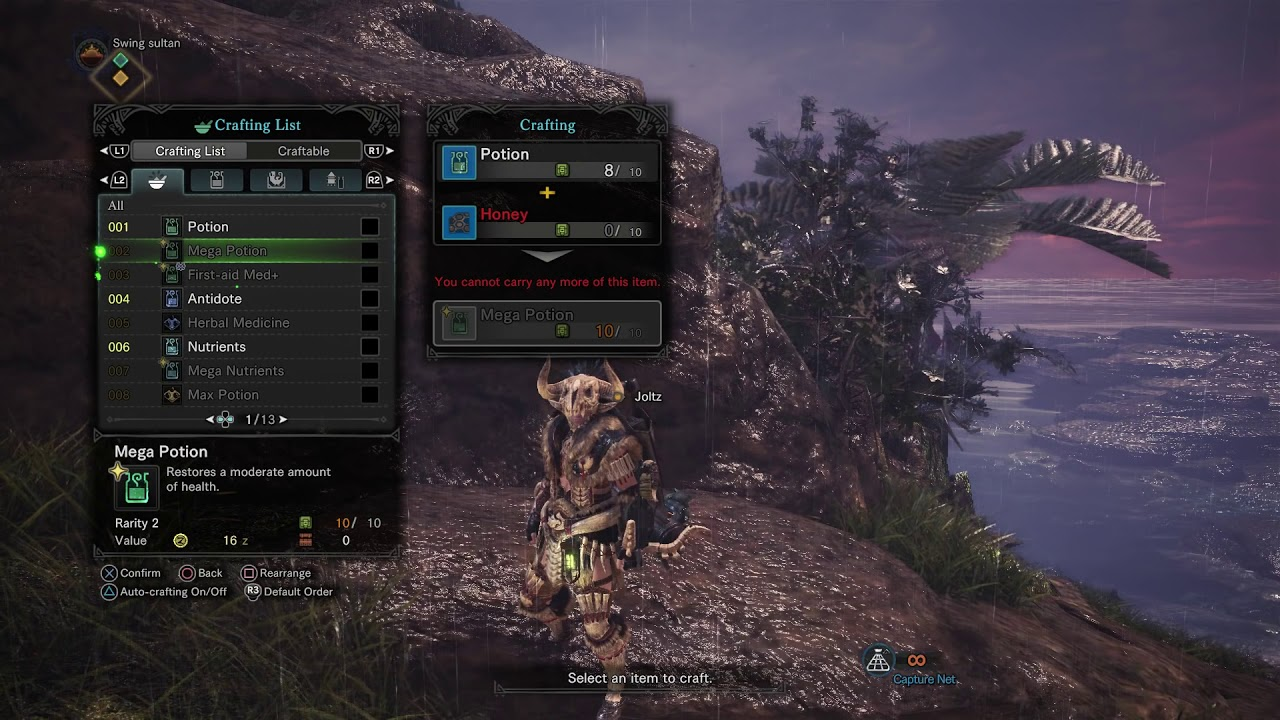1280x720 pixels.
Task: Choose the Mega Nutrients recipe
Action: coord(246,371)
